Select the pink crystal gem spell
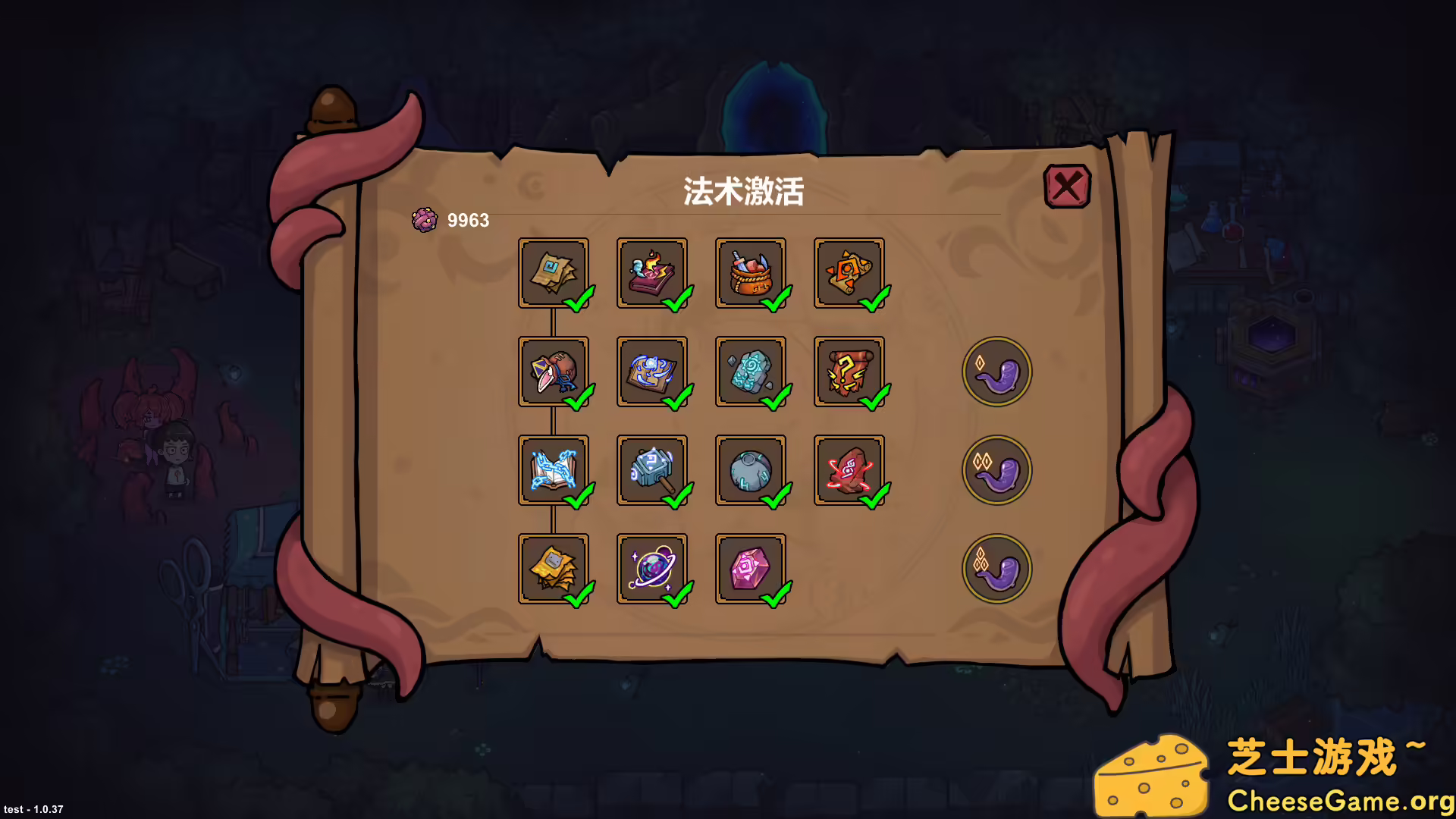Viewport: 1456px width, 819px height. point(752,569)
